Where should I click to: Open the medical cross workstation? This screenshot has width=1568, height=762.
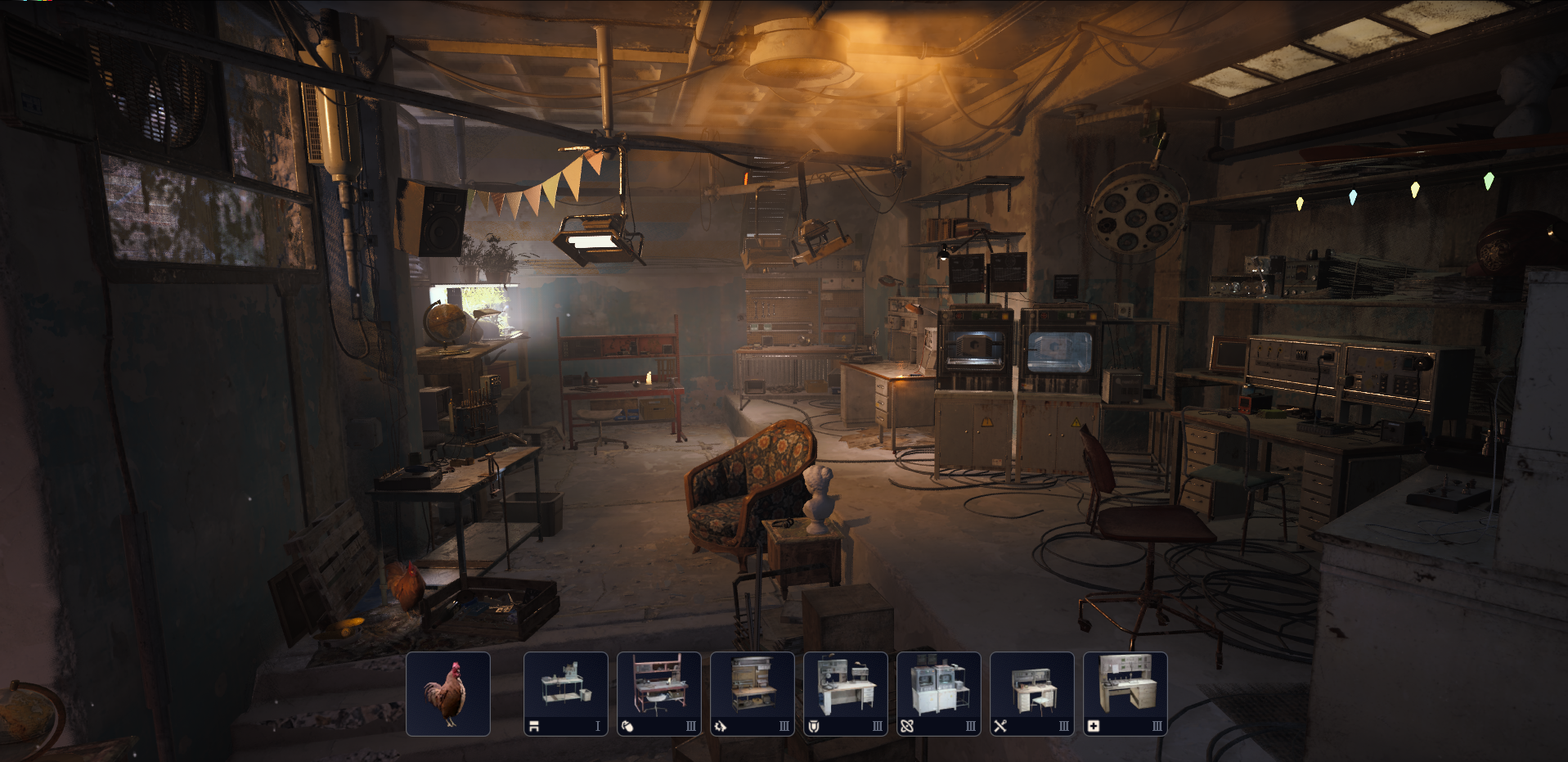tap(1125, 693)
